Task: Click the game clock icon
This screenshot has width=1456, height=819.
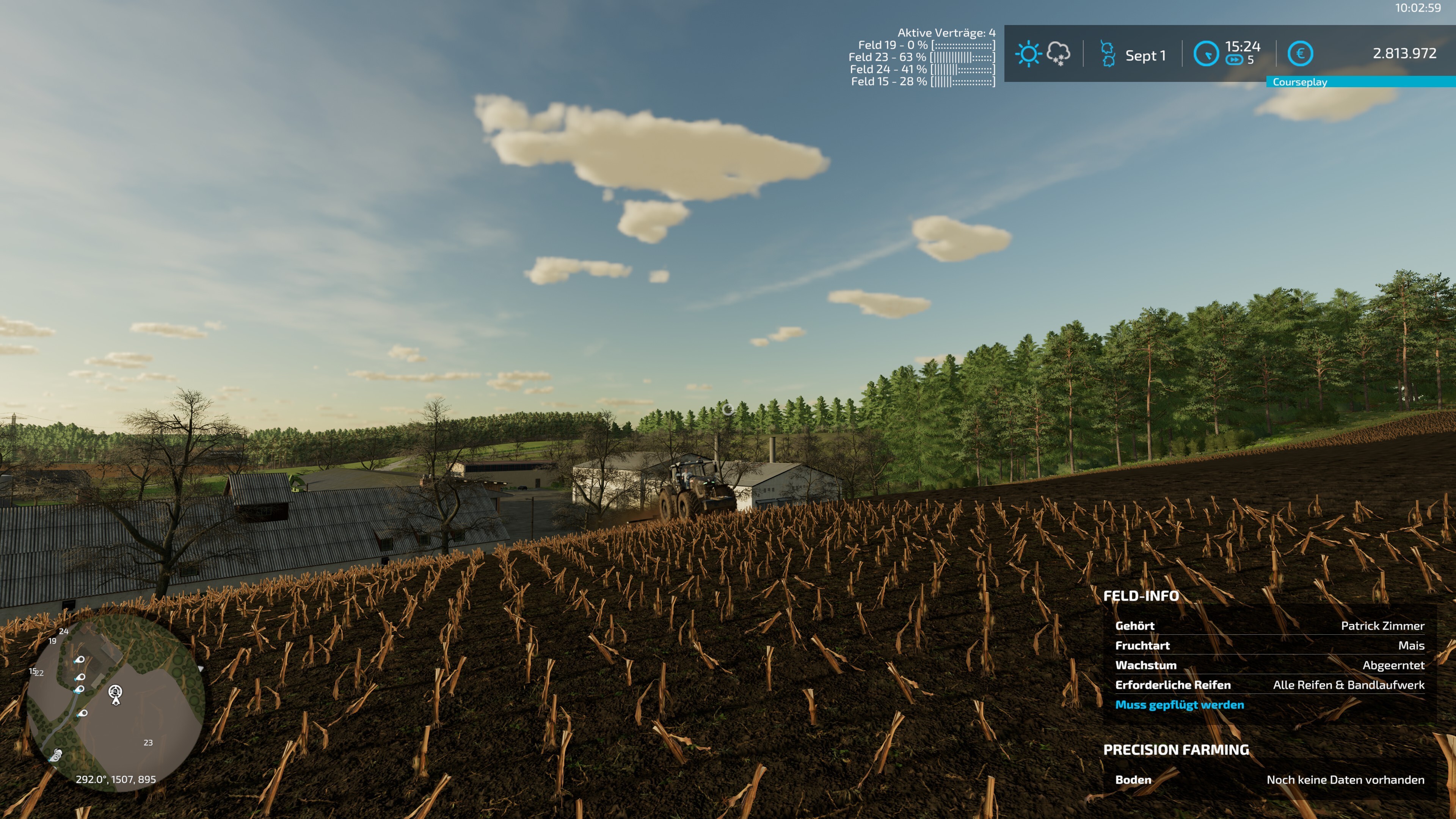Action: (1206, 54)
